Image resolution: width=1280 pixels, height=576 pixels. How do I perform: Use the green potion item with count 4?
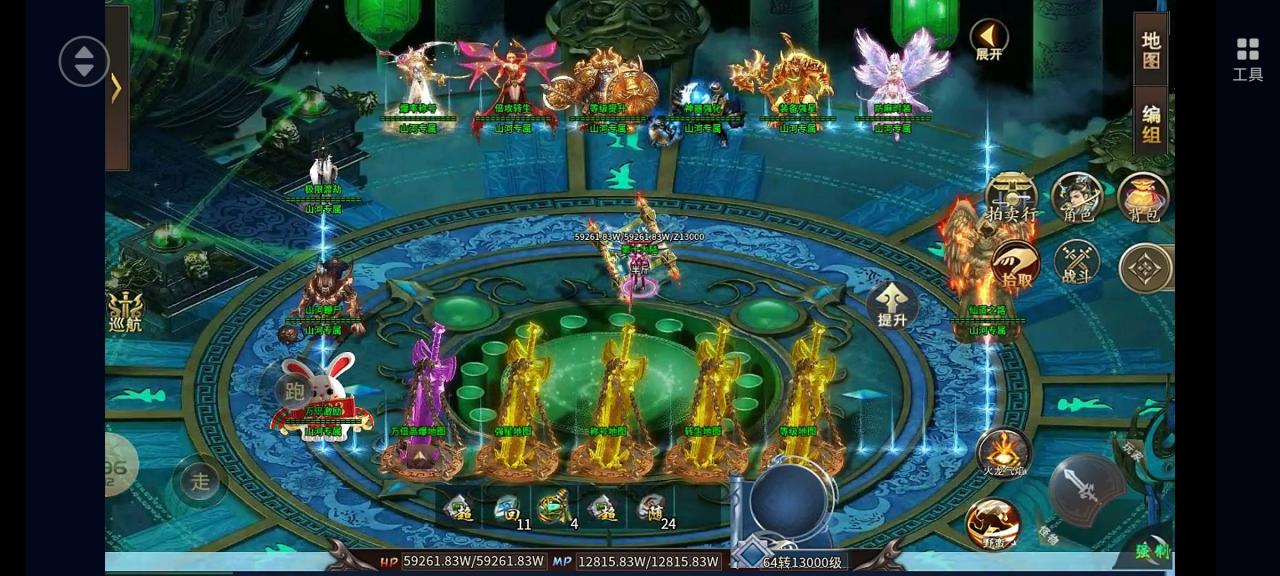point(556,510)
